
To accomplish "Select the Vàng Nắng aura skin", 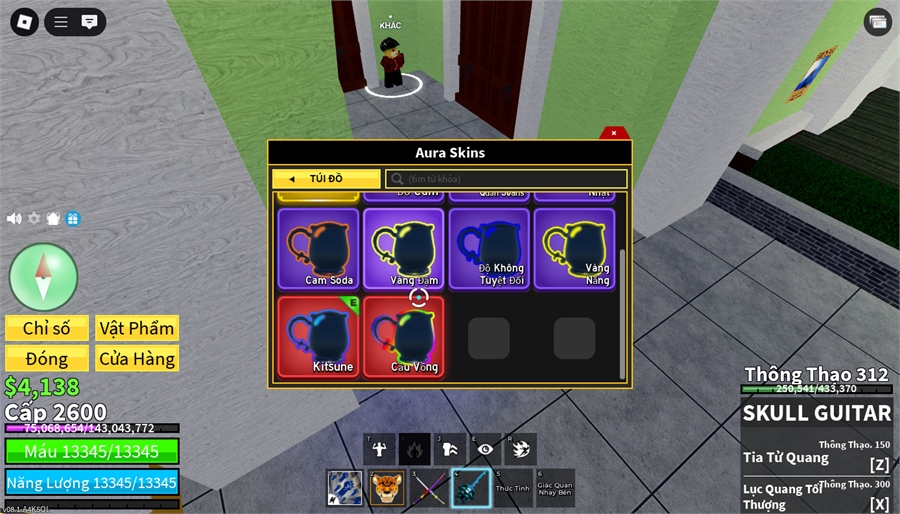I will (575, 249).
